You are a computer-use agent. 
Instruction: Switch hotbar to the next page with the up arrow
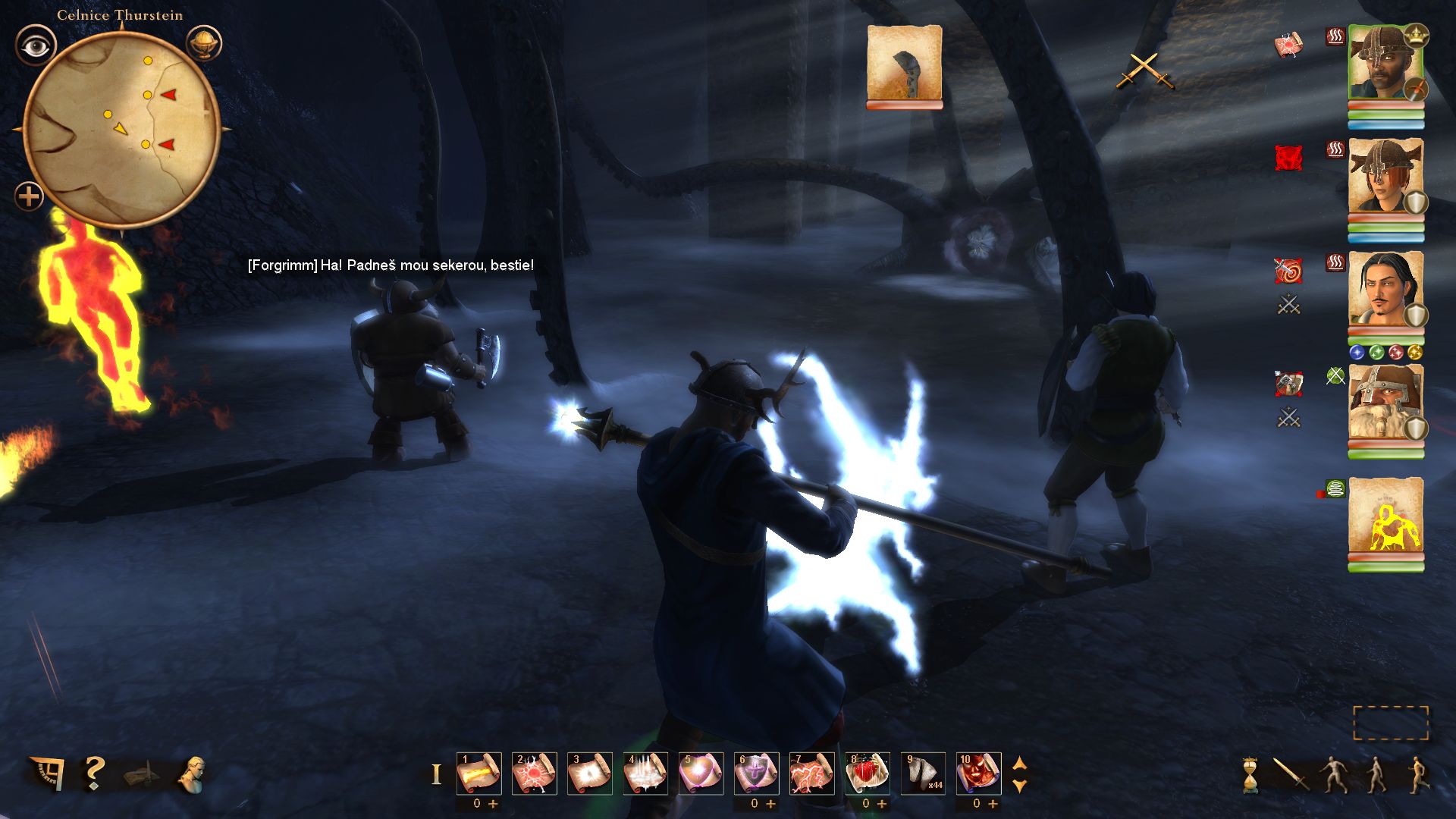pyautogui.click(x=1020, y=763)
